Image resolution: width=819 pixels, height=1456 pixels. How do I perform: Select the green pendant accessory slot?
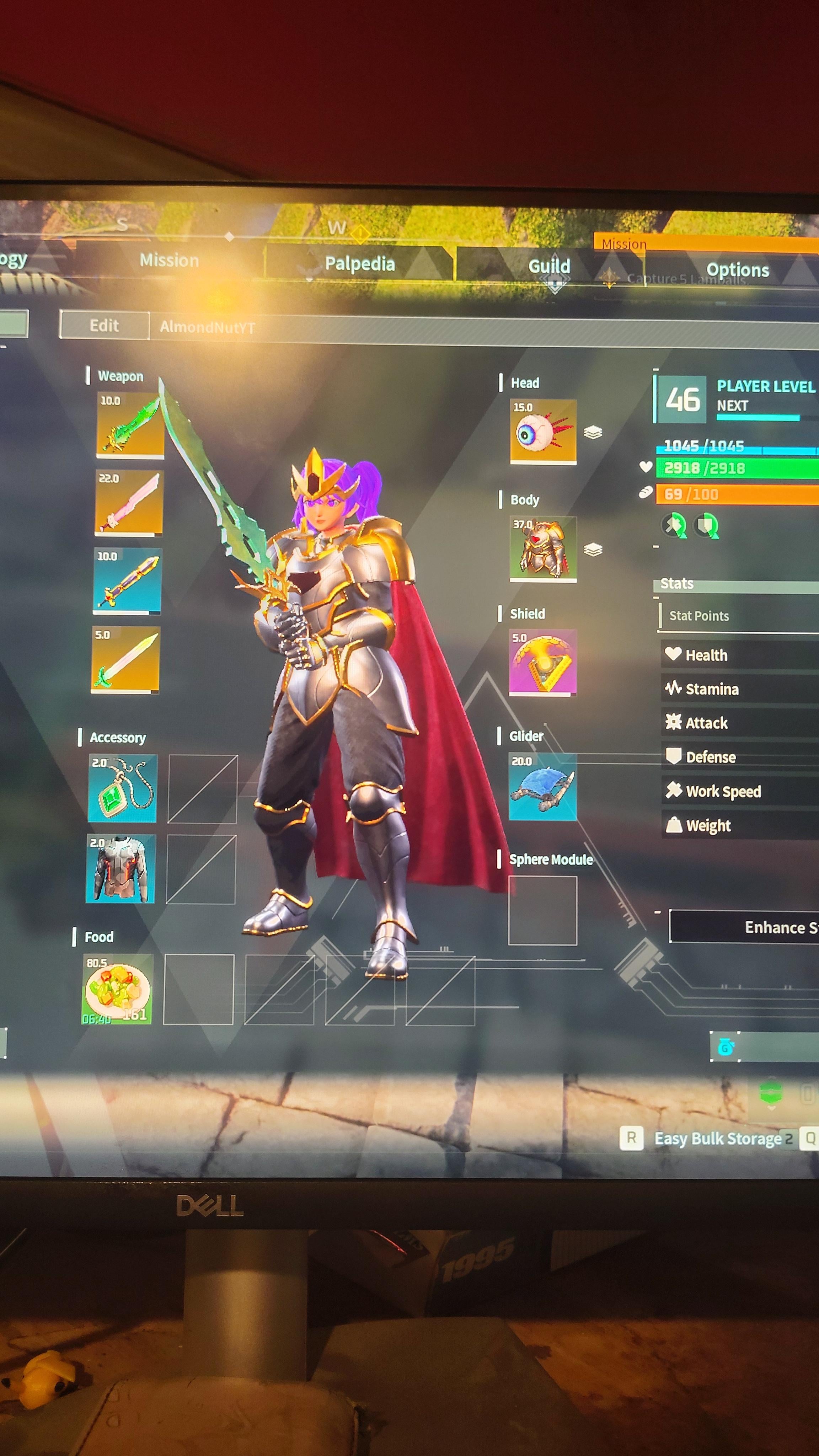click(x=123, y=788)
